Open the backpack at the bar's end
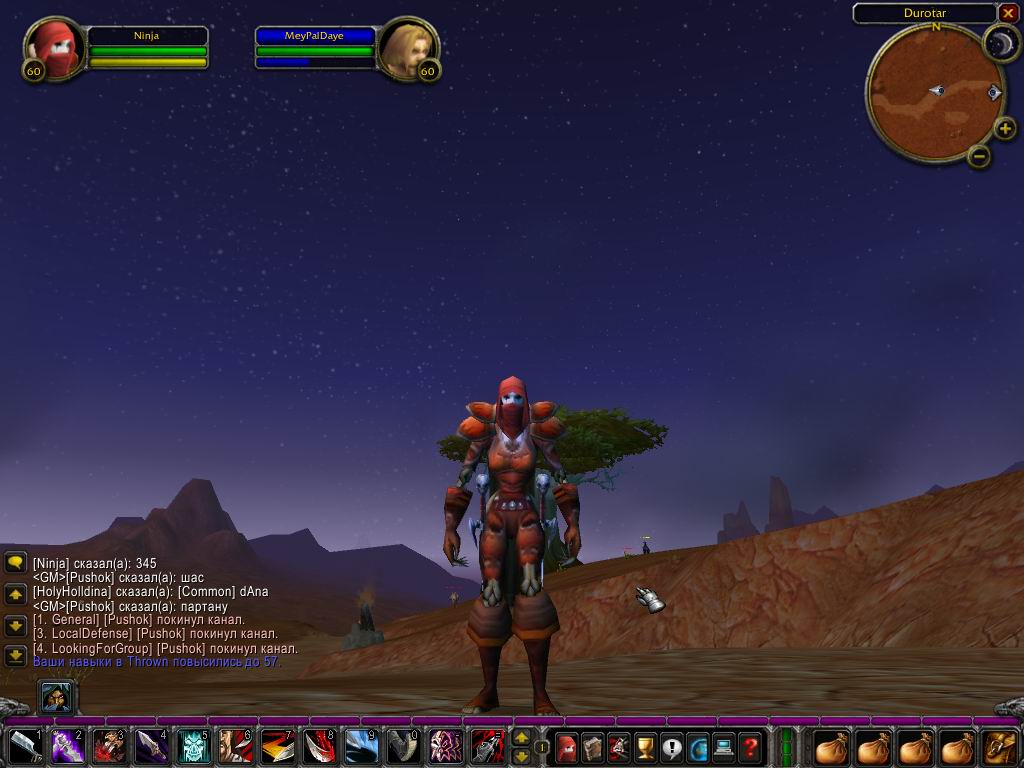This screenshot has width=1024, height=768. (1000, 746)
